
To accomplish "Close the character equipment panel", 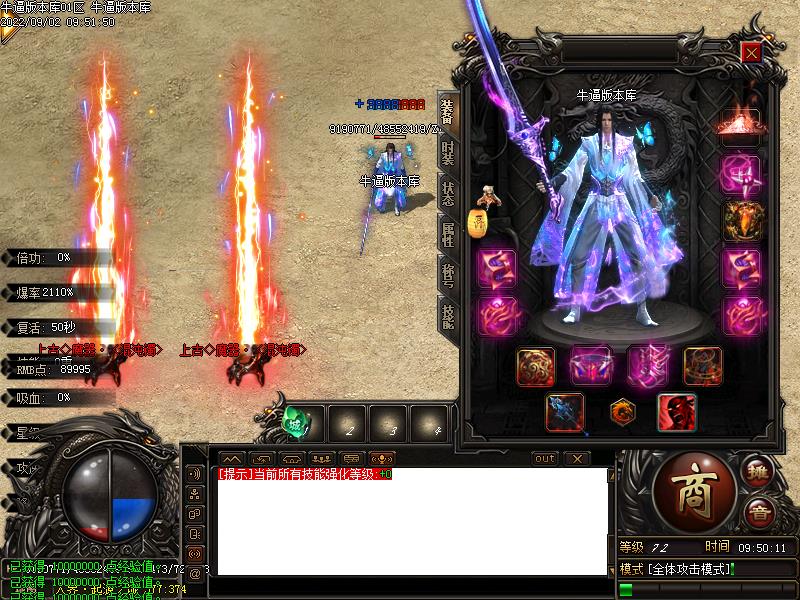I will [751, 52].
